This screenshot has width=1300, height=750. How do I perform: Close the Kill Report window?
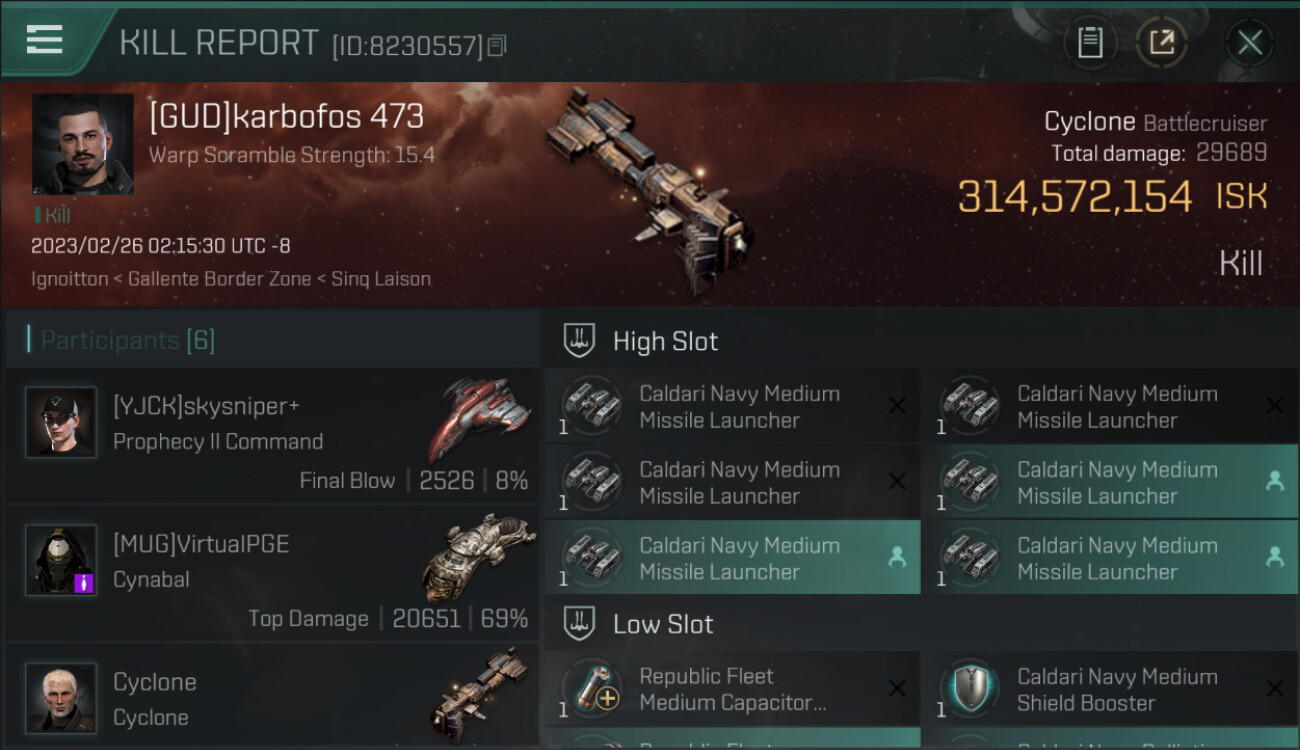(1249, 43)
